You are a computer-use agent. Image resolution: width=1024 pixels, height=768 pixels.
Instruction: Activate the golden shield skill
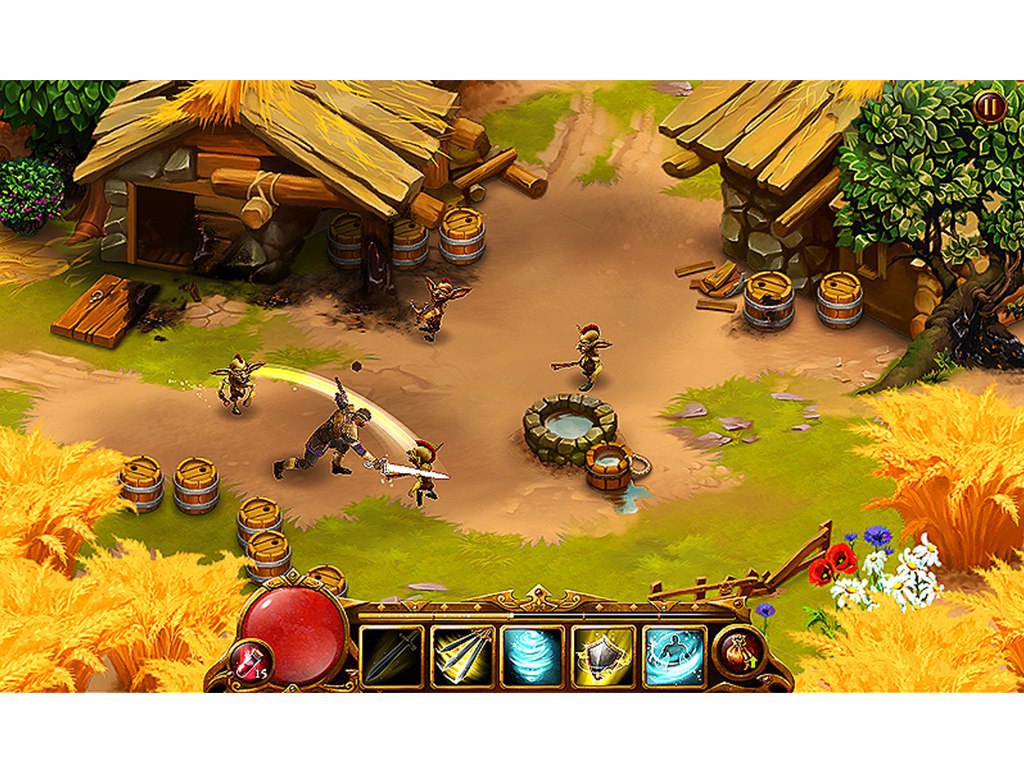click(x=603, y=657)
